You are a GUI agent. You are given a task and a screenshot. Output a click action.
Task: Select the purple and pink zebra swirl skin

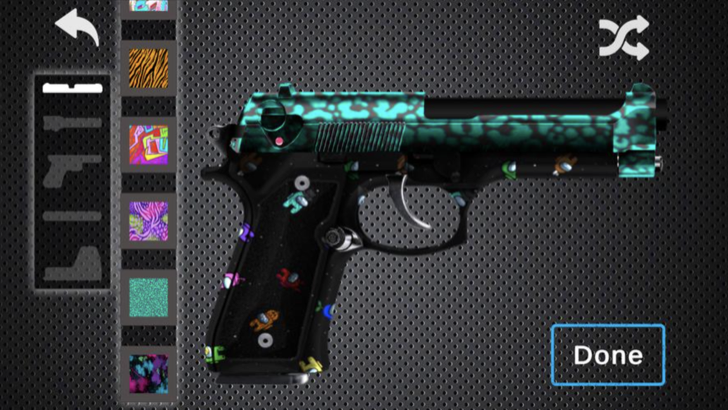[x=148, y=220]
